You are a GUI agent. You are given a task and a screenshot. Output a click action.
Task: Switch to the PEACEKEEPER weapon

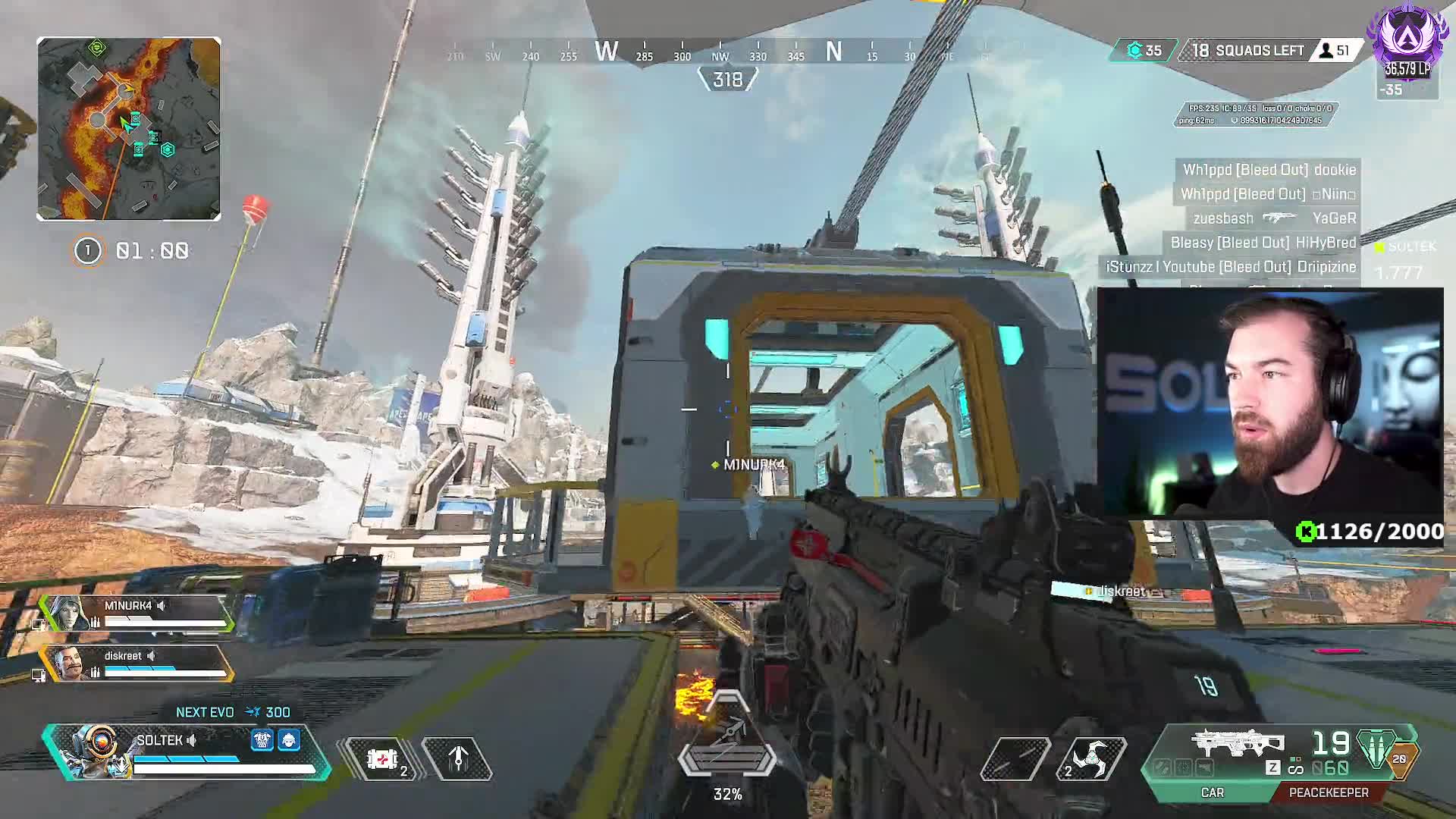[1329, 792]
